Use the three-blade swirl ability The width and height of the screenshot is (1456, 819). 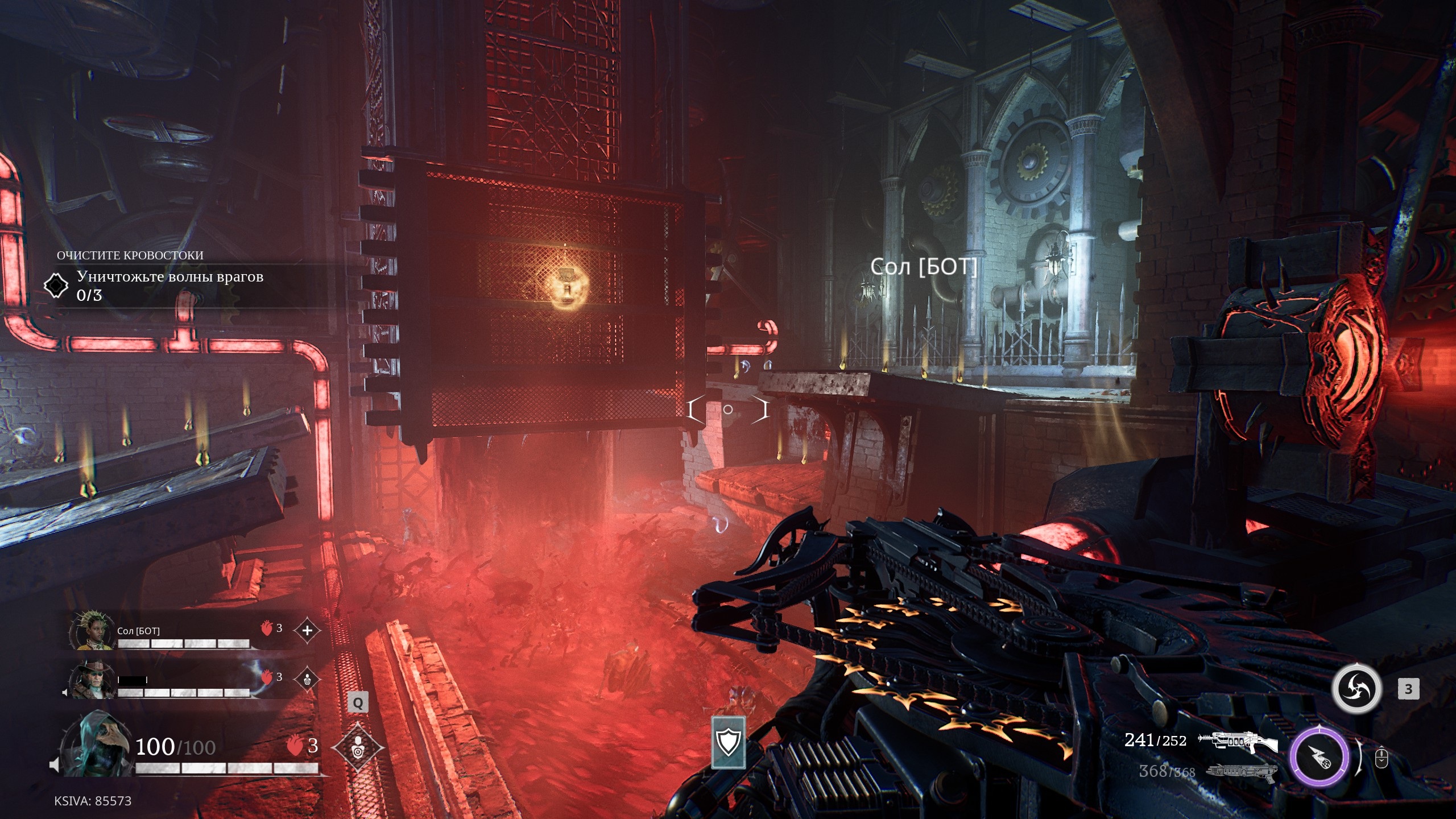click(1356, 689)
